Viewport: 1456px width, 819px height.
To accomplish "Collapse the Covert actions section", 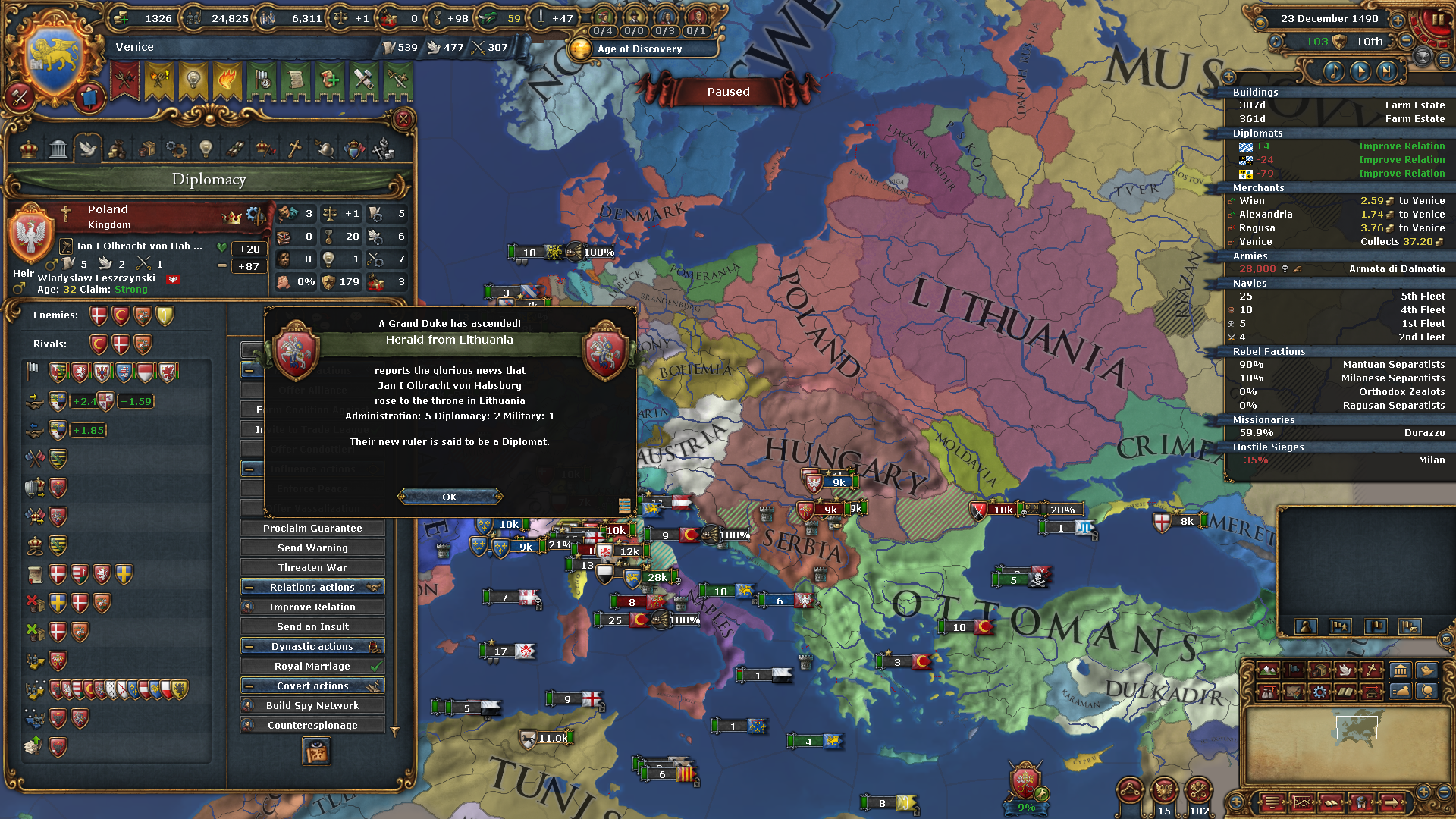I will point(251,685).
